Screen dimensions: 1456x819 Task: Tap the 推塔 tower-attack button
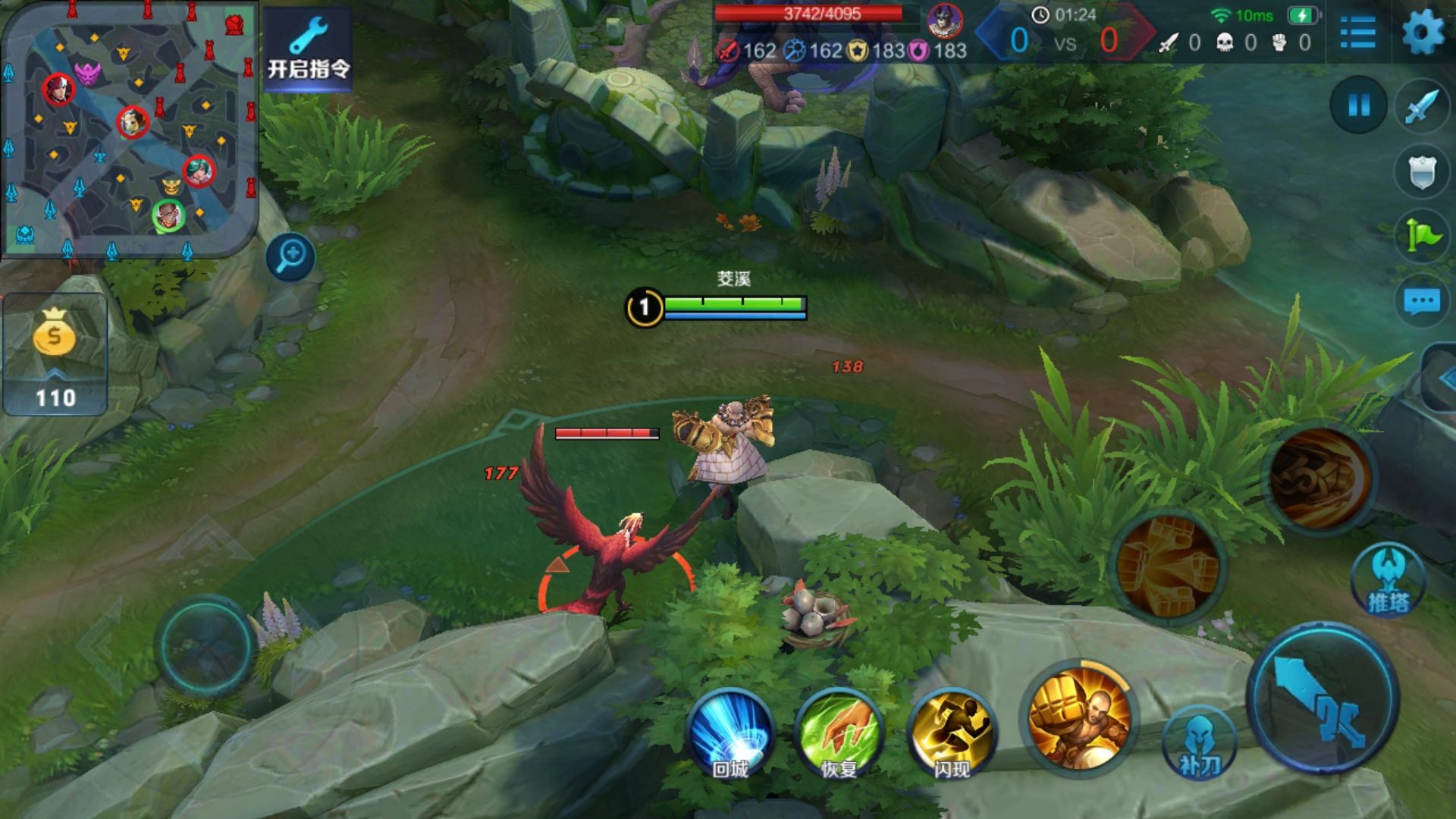pos(1389,580)
